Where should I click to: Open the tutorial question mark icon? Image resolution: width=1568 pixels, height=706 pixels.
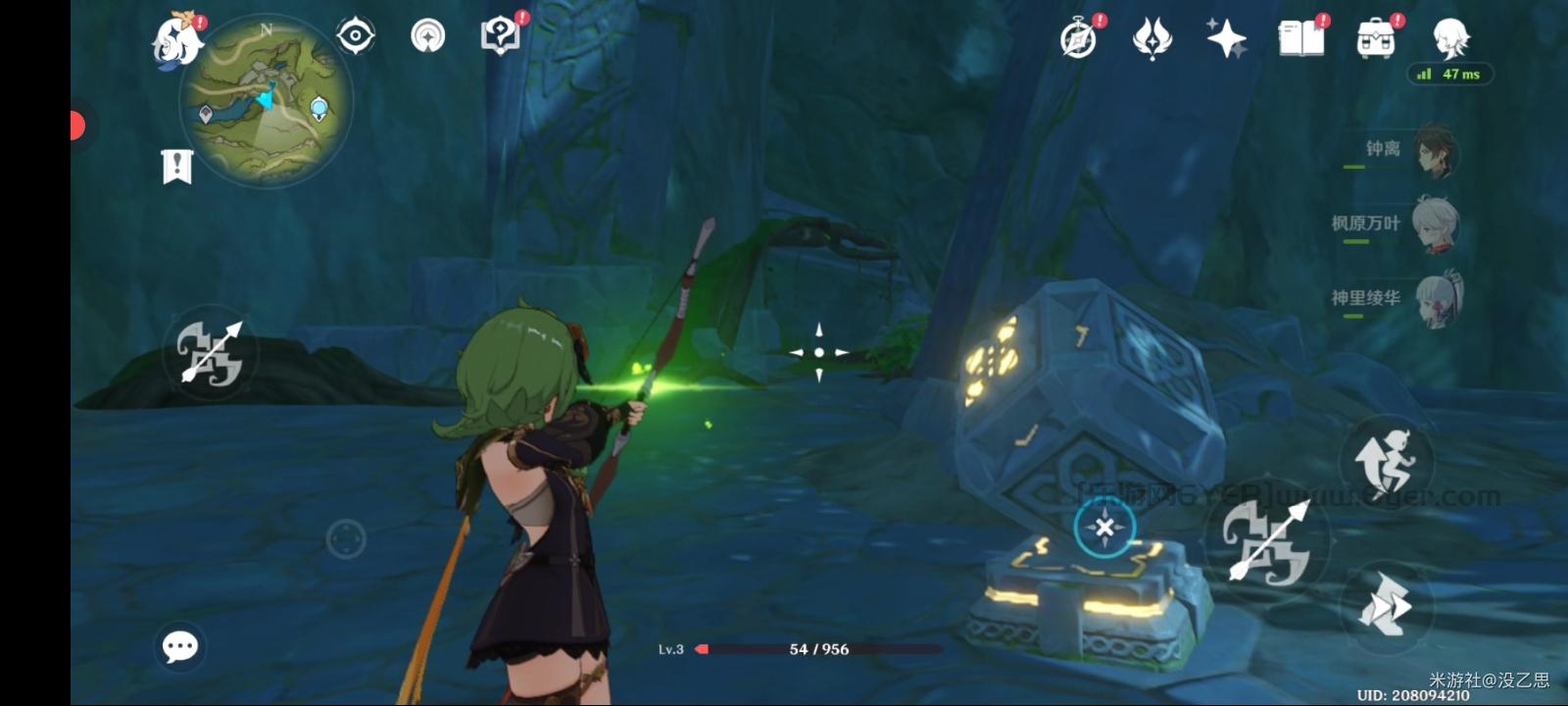(x=501, y=36)
